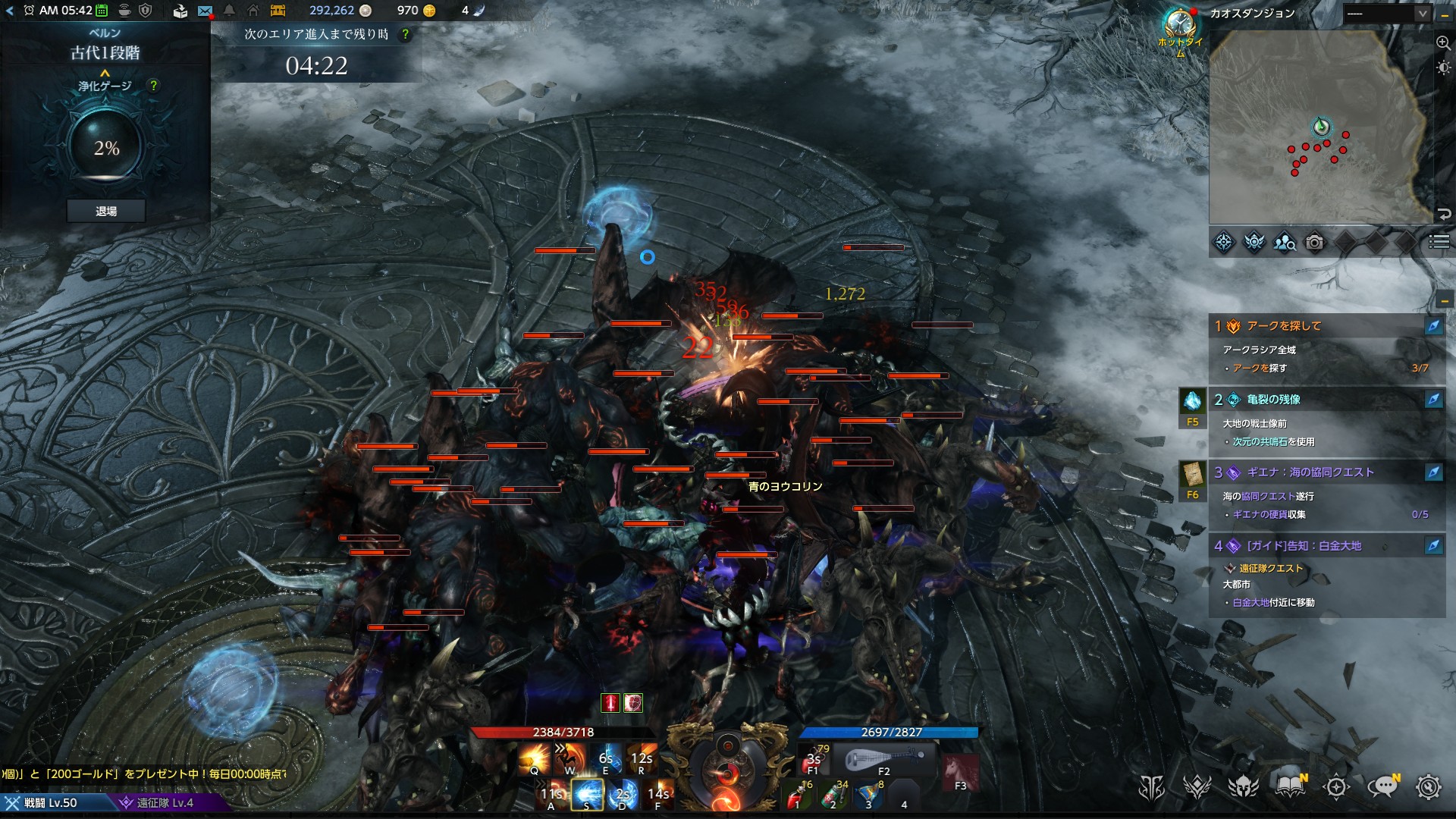Take a screenshot with camera icon

[1315, 243]
